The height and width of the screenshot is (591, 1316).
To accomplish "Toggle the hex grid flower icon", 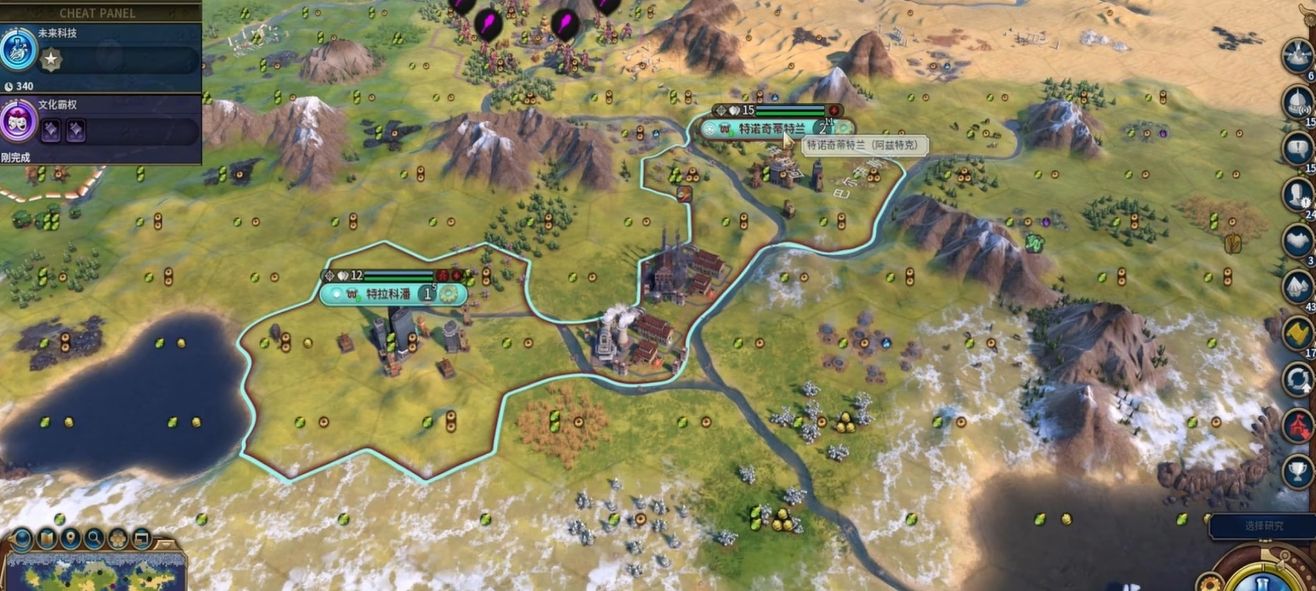I will [x=118, y=539].
